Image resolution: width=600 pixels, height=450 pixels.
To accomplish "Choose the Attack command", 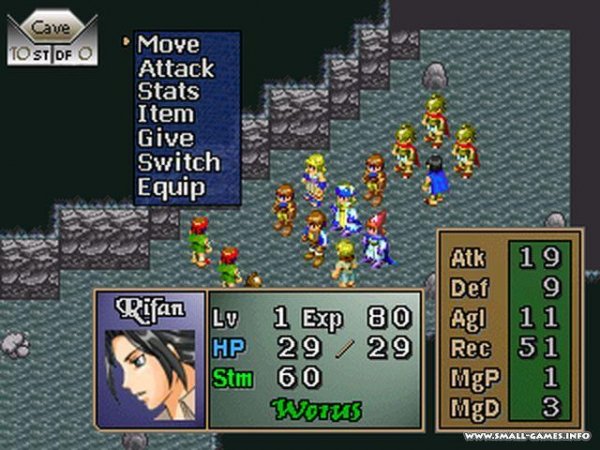I will tap(176, 69).
